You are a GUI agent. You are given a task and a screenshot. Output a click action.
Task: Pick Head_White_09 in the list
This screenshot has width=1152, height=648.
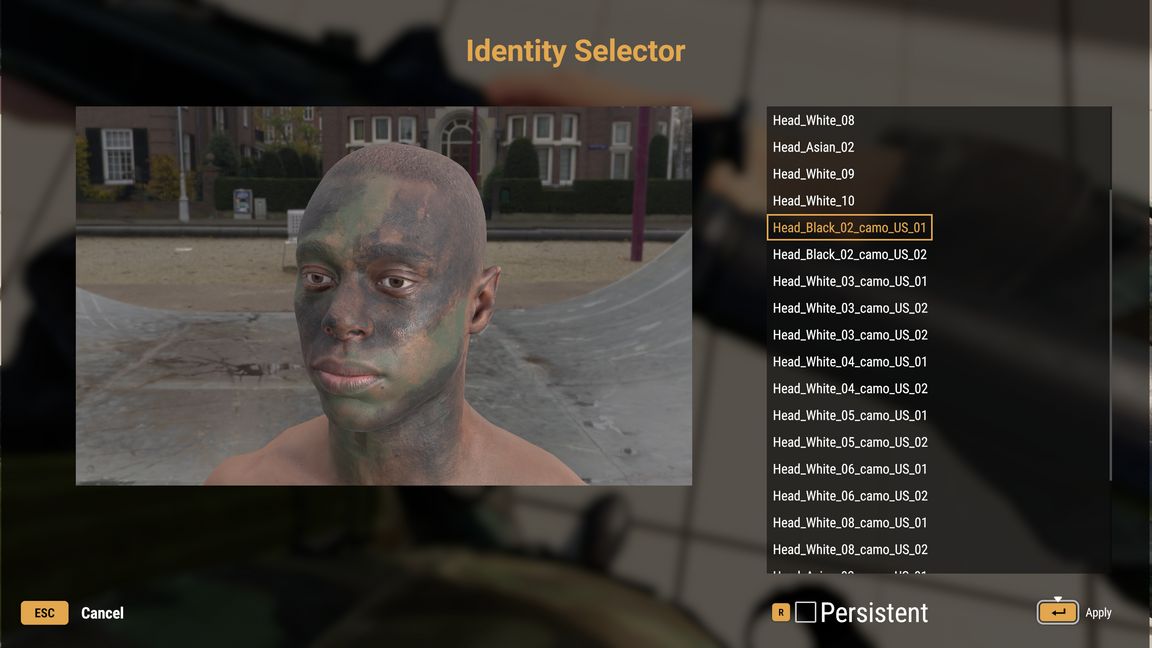pos(813,174)
